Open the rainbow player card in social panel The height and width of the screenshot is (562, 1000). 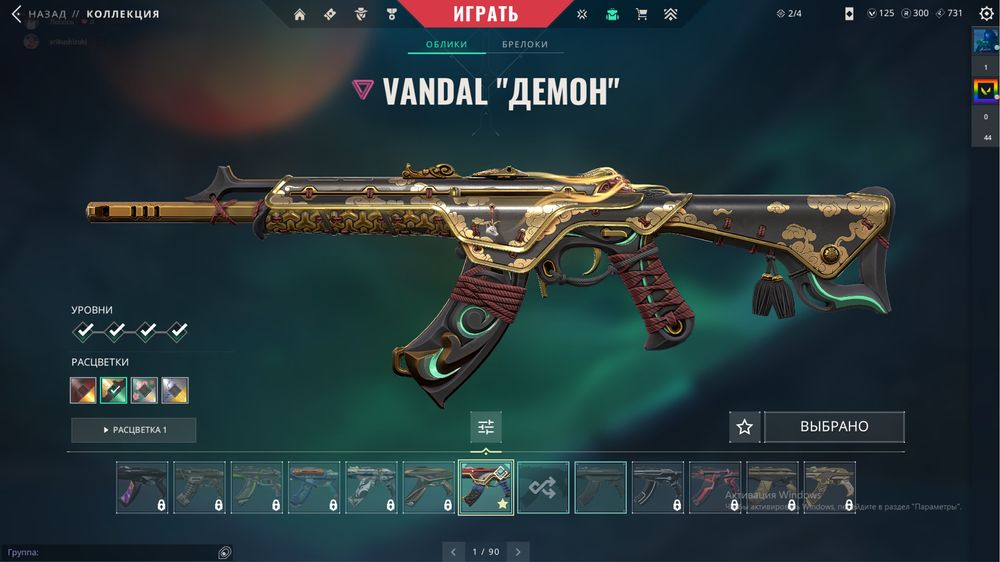(985, 93)
